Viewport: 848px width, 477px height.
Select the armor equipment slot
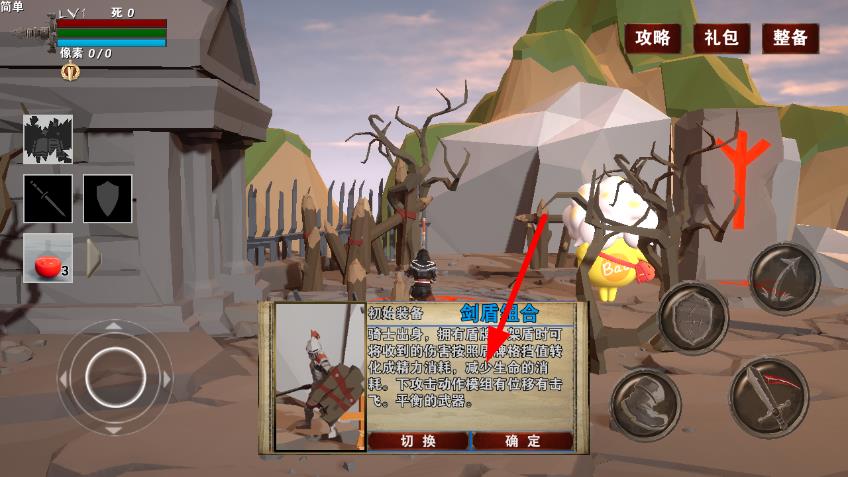coord(48,140)
